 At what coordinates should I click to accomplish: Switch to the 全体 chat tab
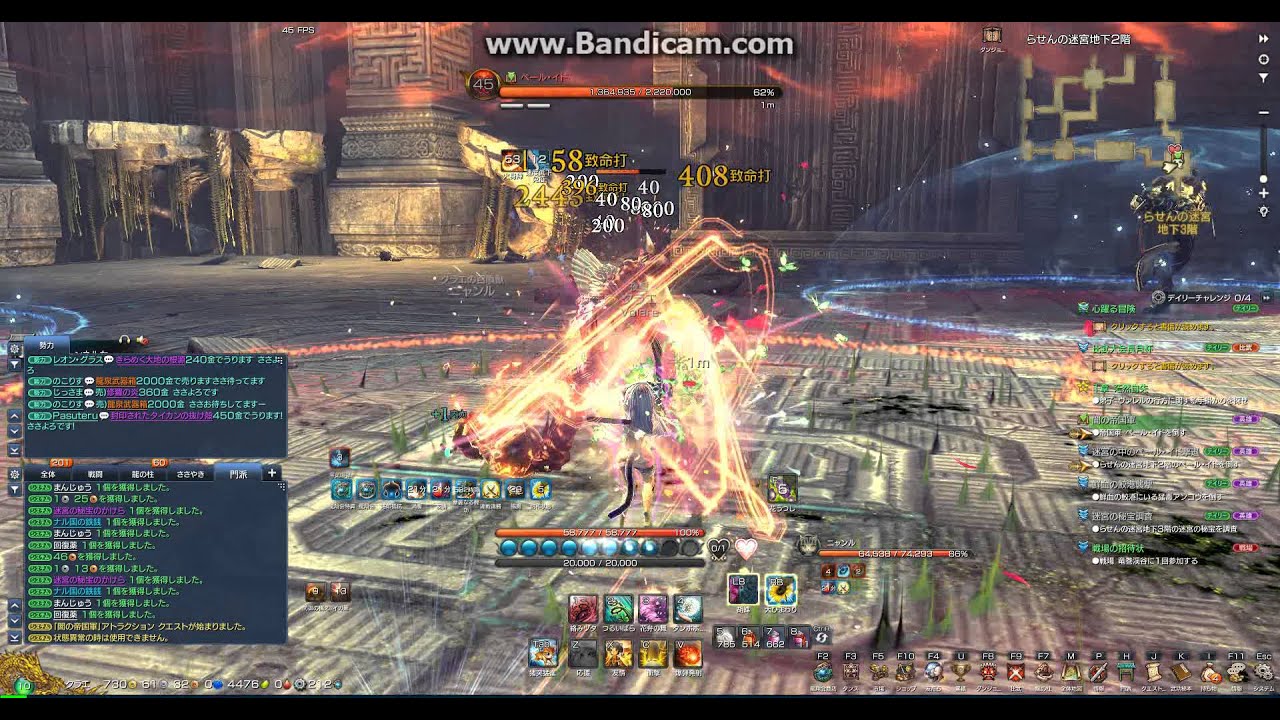tap(48, 473)
